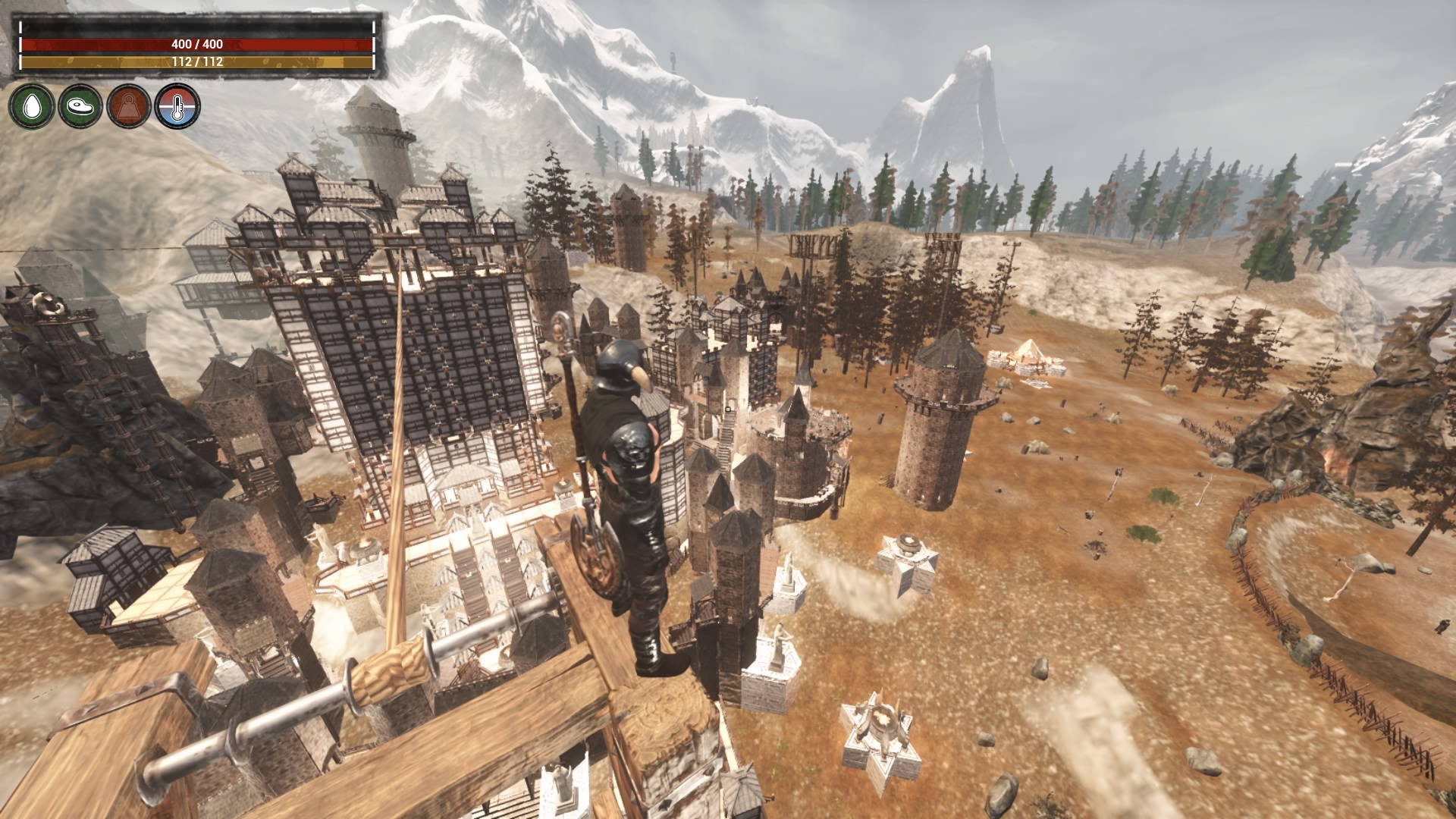This screenshot has width=1456, height=819.
Task: Select the meat hunger status icon
Action: coord(80,107)
